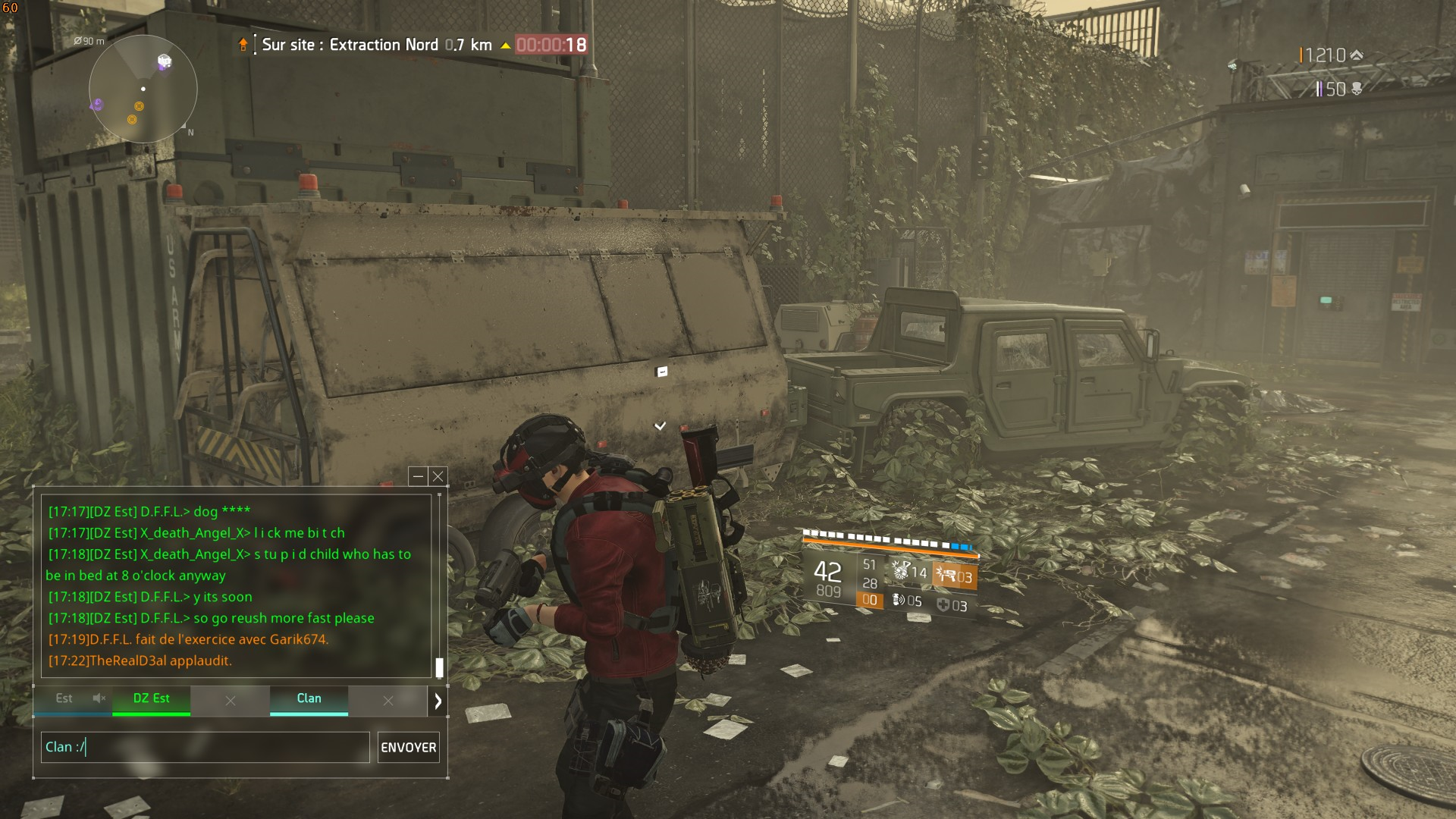Click the chat log scrollbar handle
Viewport: 1456px width, 819px height.
click(x=439, y=667)
